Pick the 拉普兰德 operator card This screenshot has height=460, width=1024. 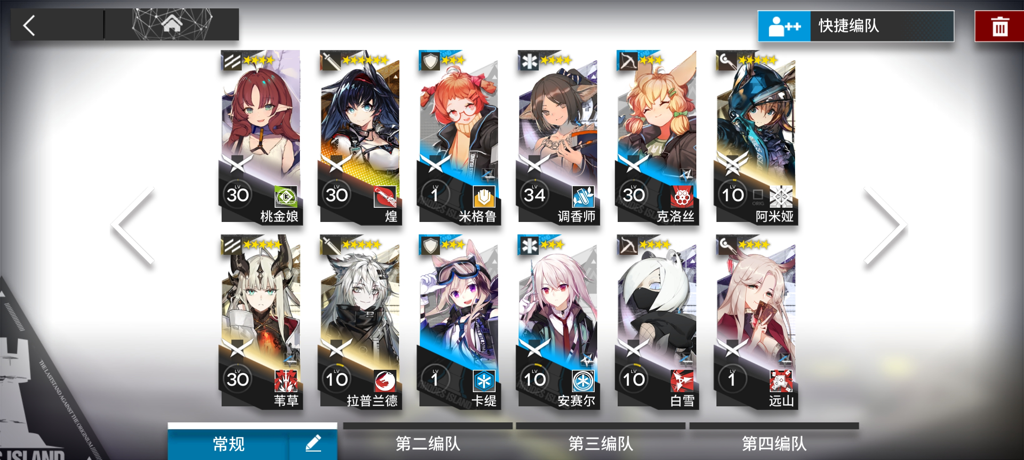point(359,322)
